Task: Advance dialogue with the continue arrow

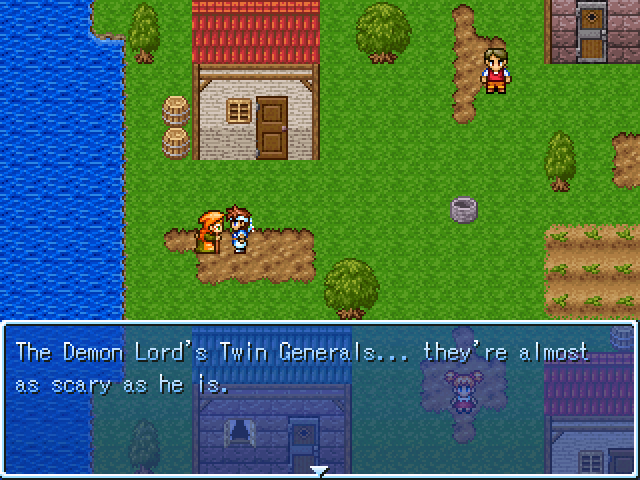Action: pyautogui.click(x=319, y=469)
